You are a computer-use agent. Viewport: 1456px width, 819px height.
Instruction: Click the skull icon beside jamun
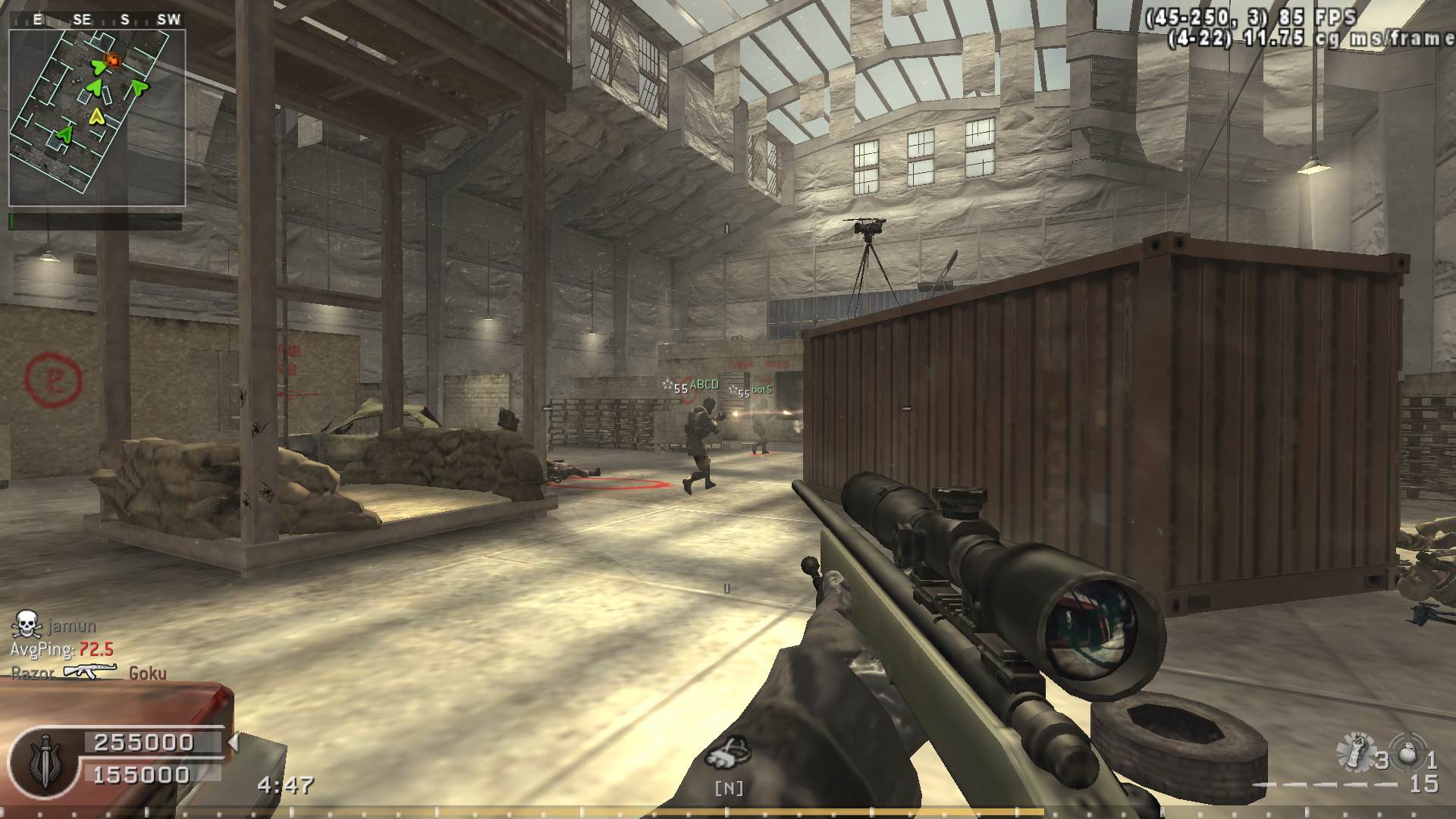[x=26, y=625]
